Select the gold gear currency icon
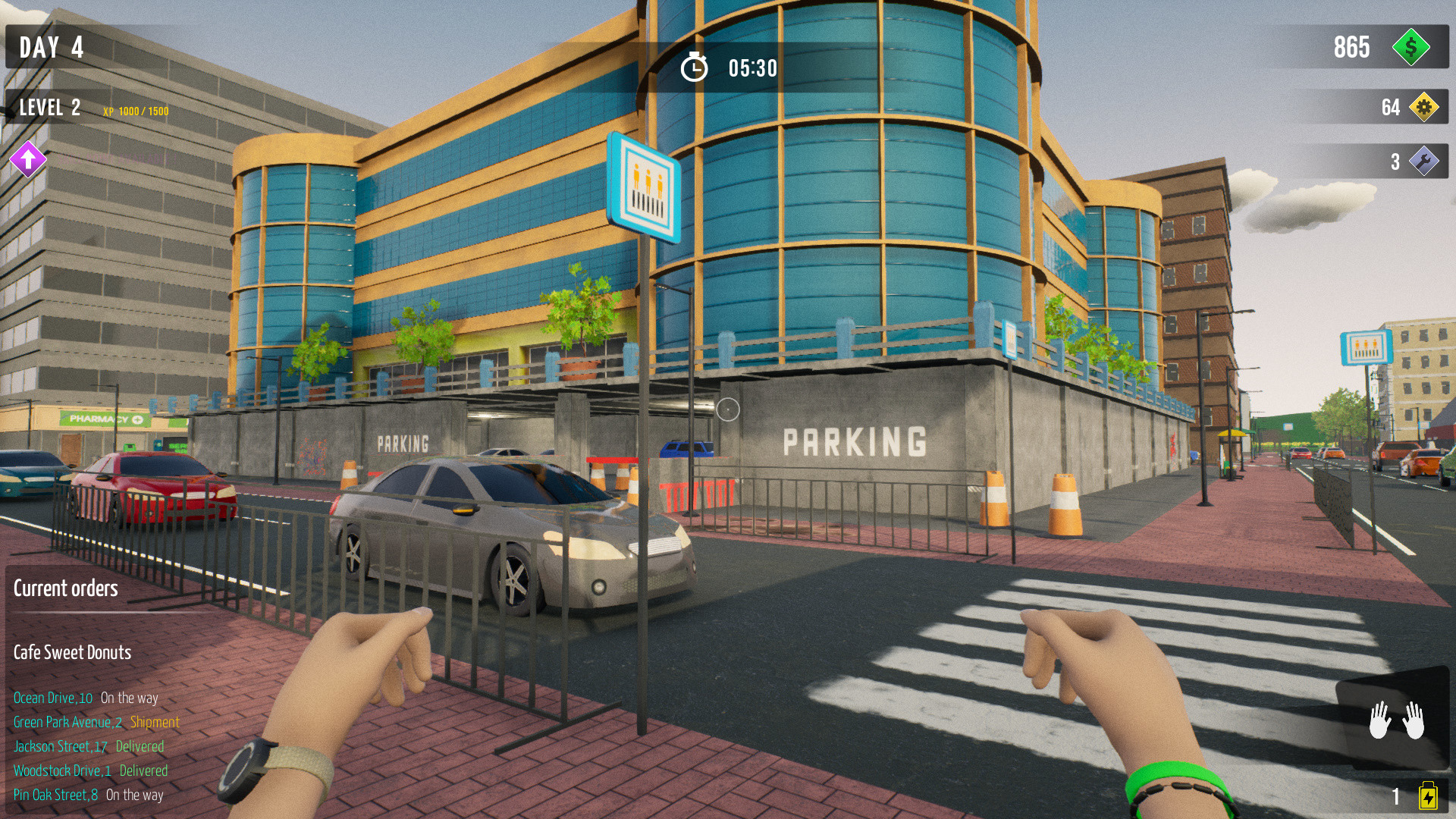 (1424, 108)
